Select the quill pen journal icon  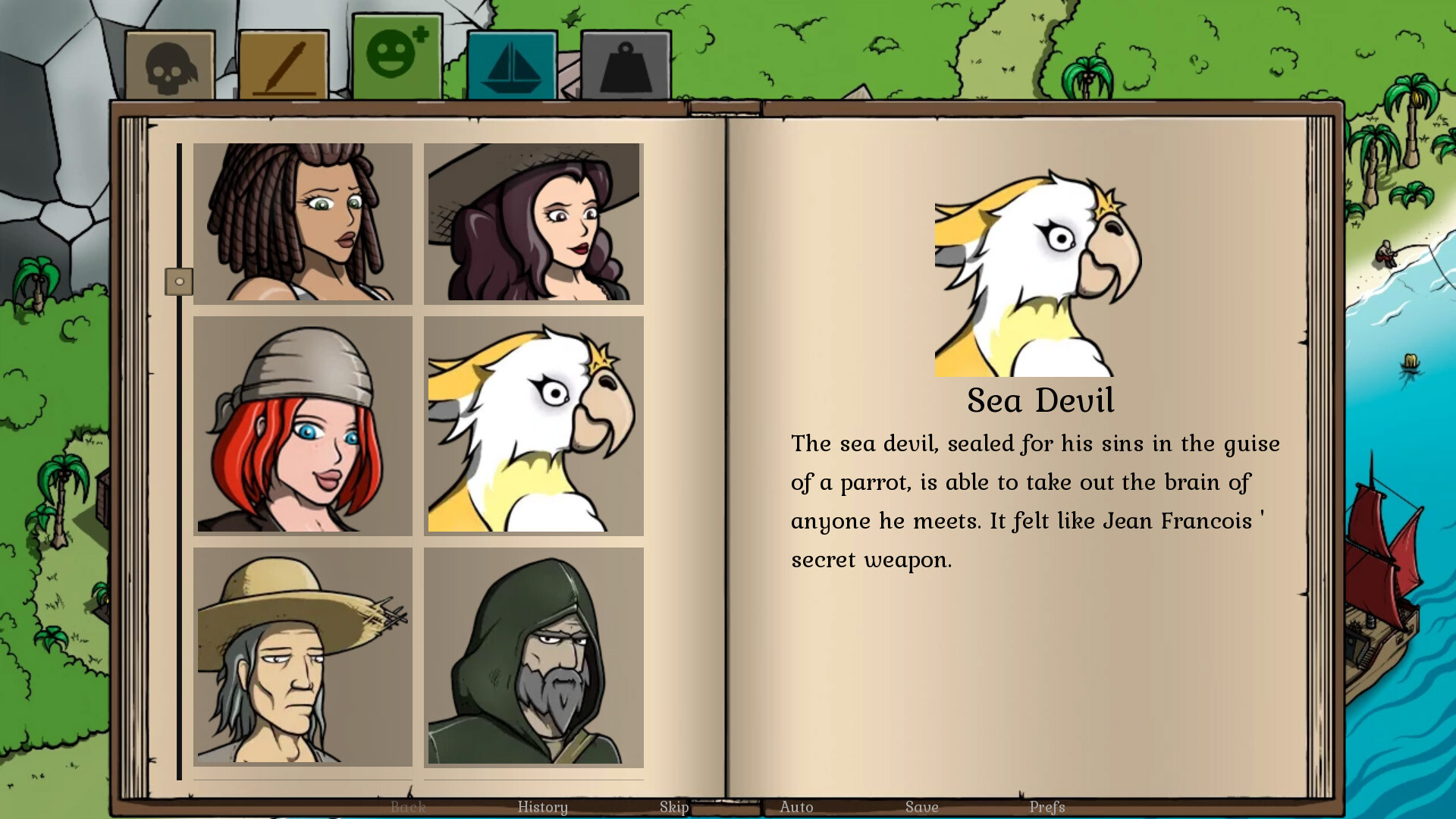click(284, 64)
